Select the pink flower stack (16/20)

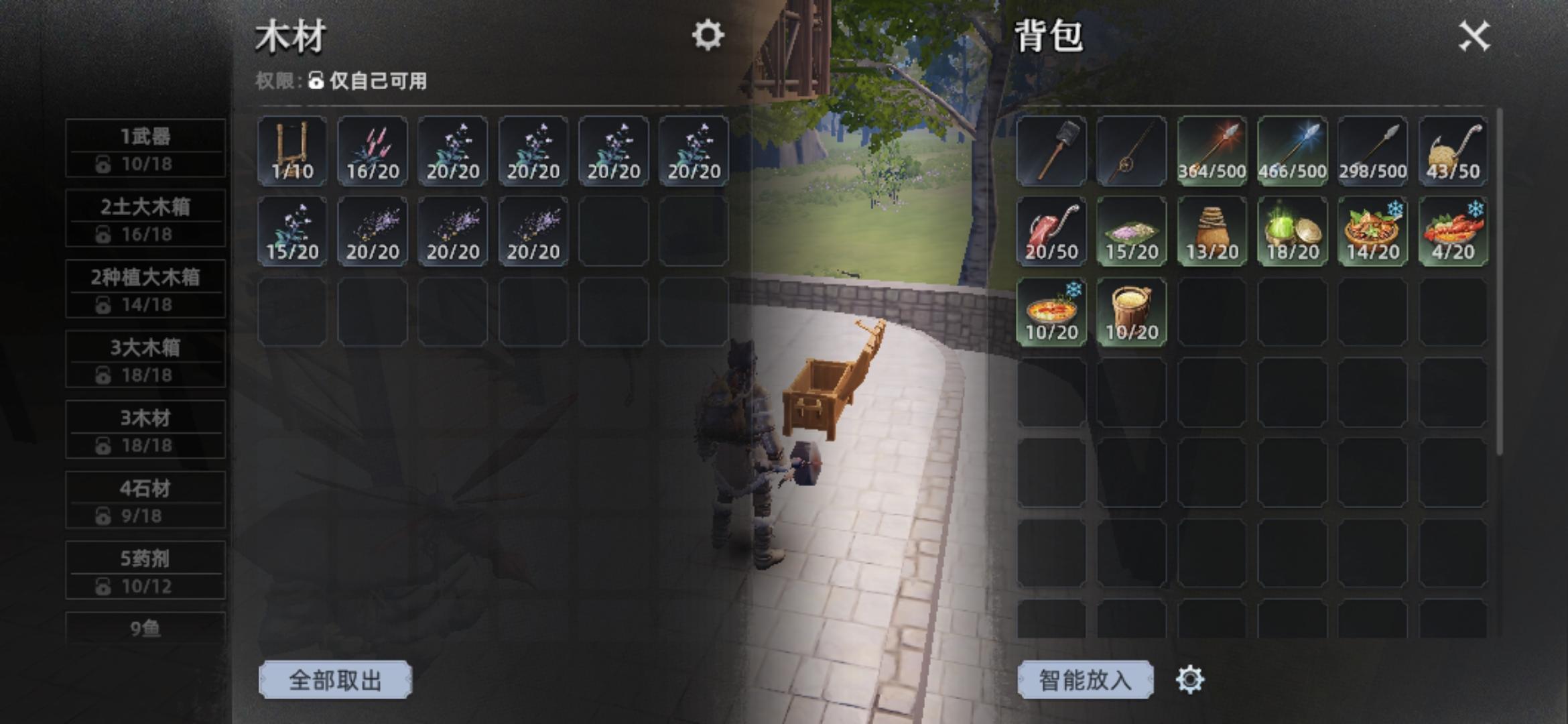pyautogui.click(x=372, y=149)
